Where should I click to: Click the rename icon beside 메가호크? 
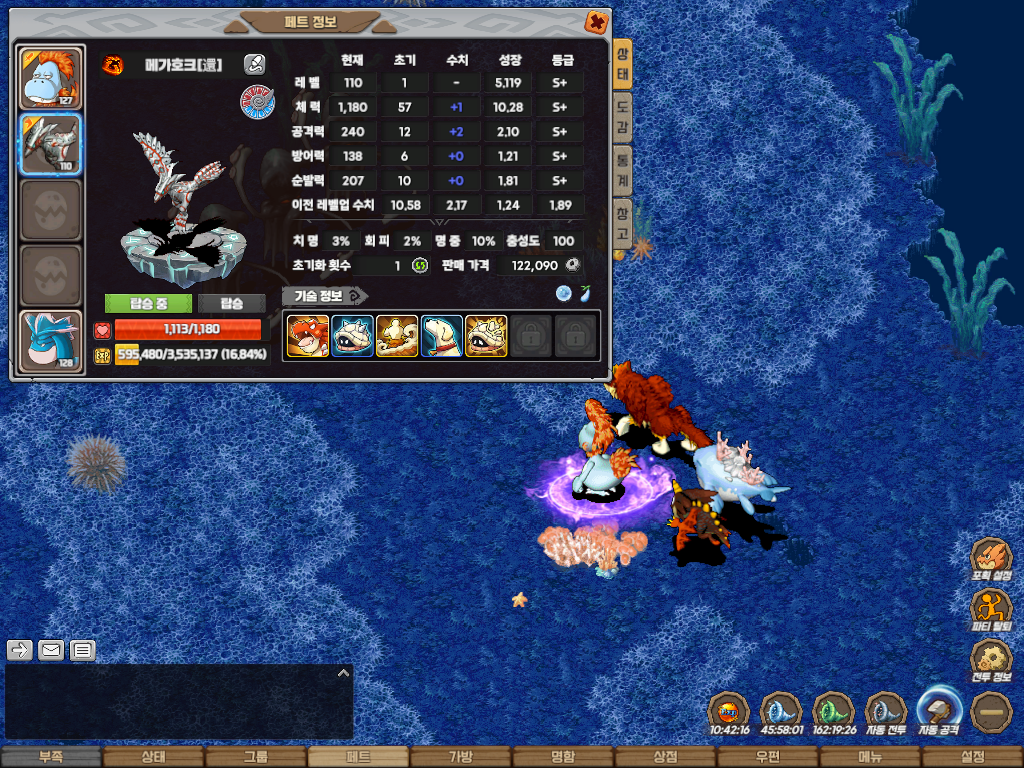pyautogui.click(x=255, y=65)
